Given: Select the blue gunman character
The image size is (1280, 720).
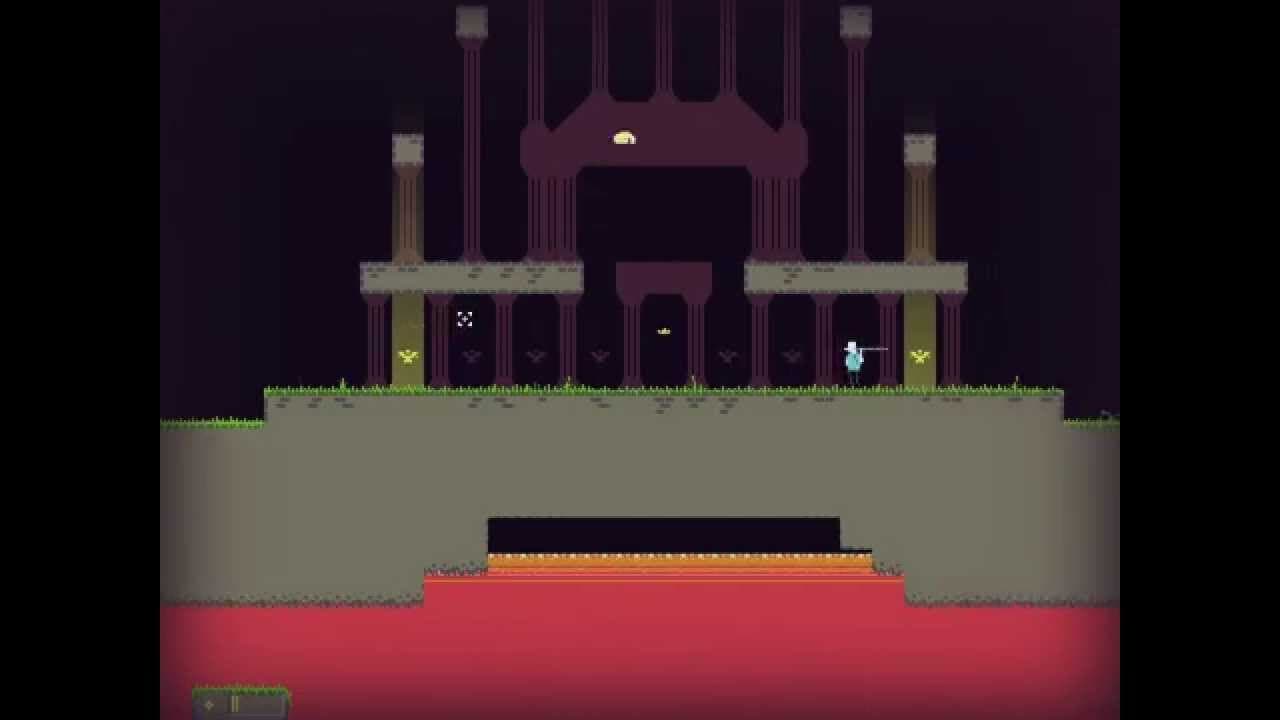Looking at the screenshot, I should (x=852, y=360).
